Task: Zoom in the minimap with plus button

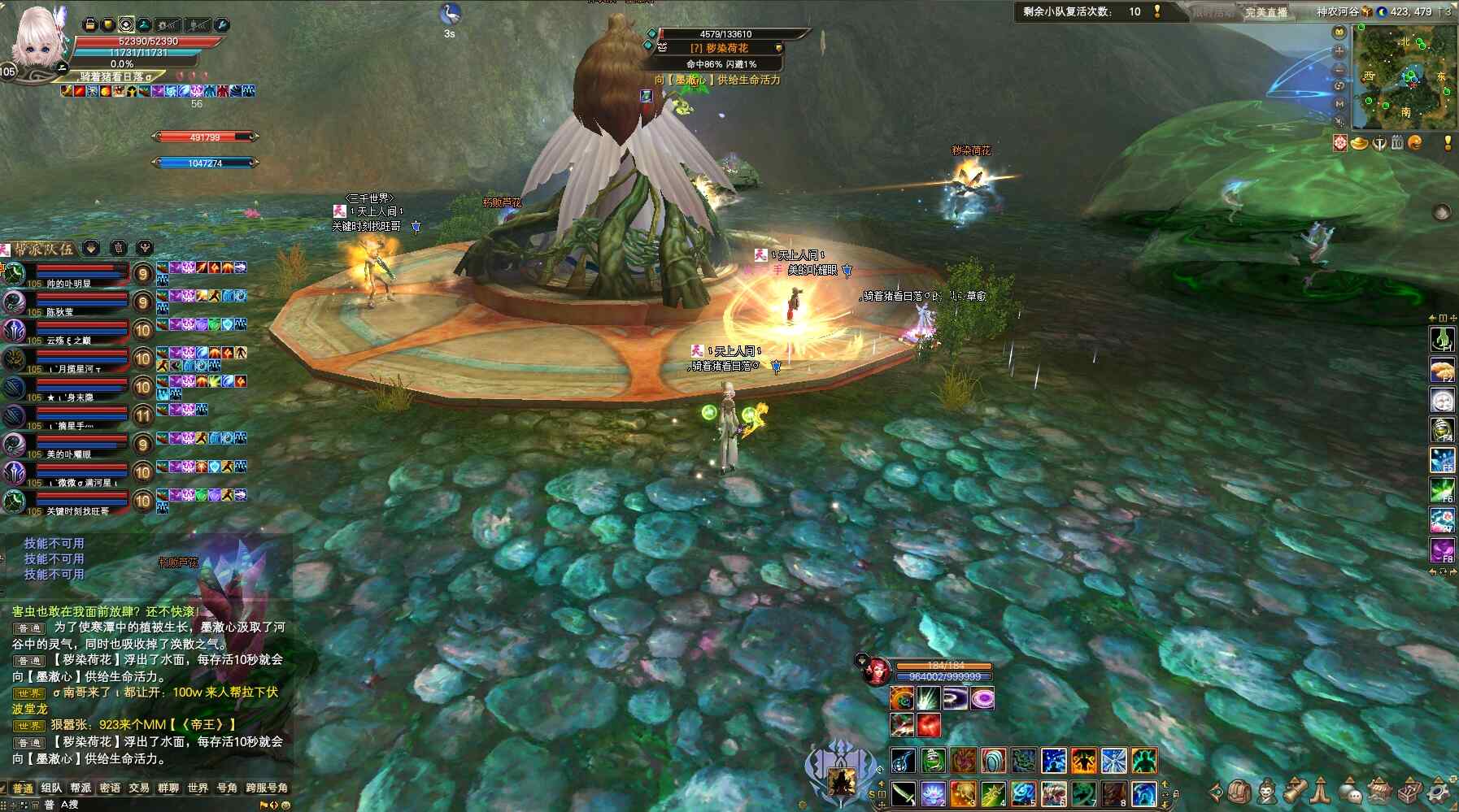Action: coord(1339,50)
